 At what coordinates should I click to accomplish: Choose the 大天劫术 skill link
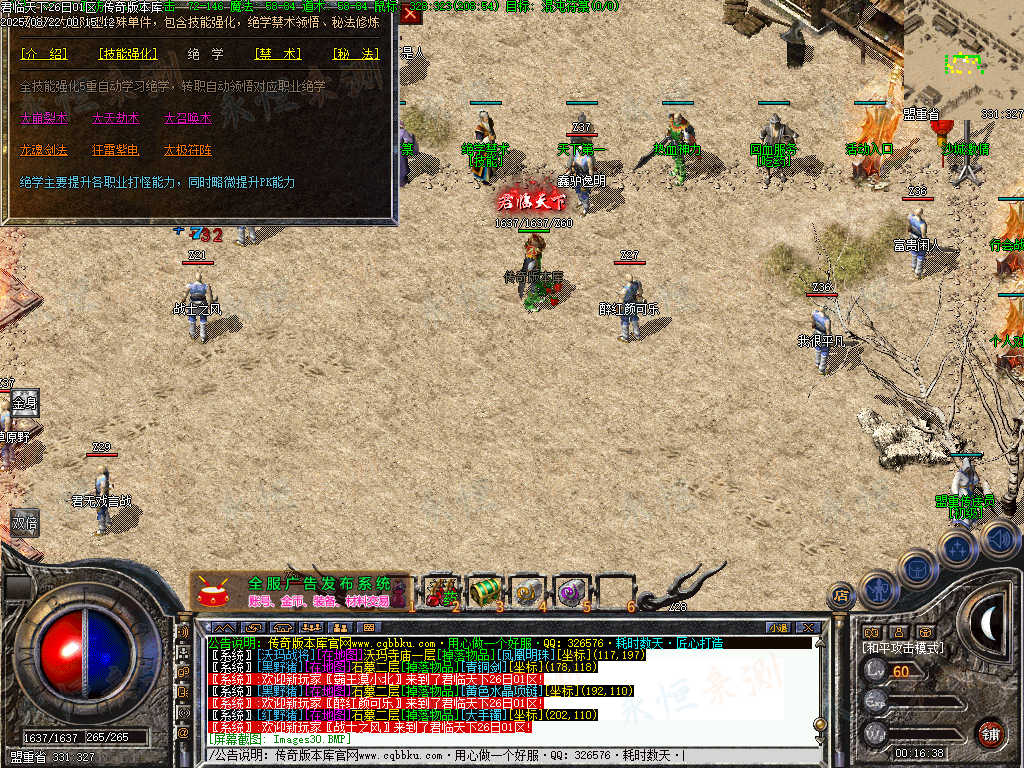(x=115, y=118)
